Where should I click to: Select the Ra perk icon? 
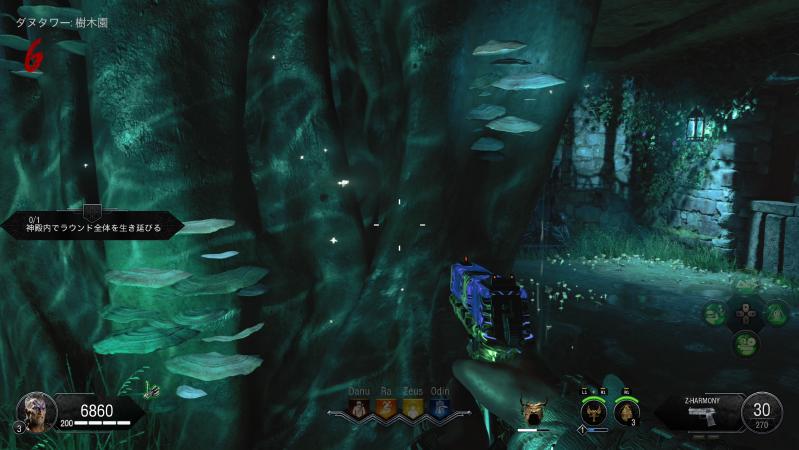tap(387, 408)
